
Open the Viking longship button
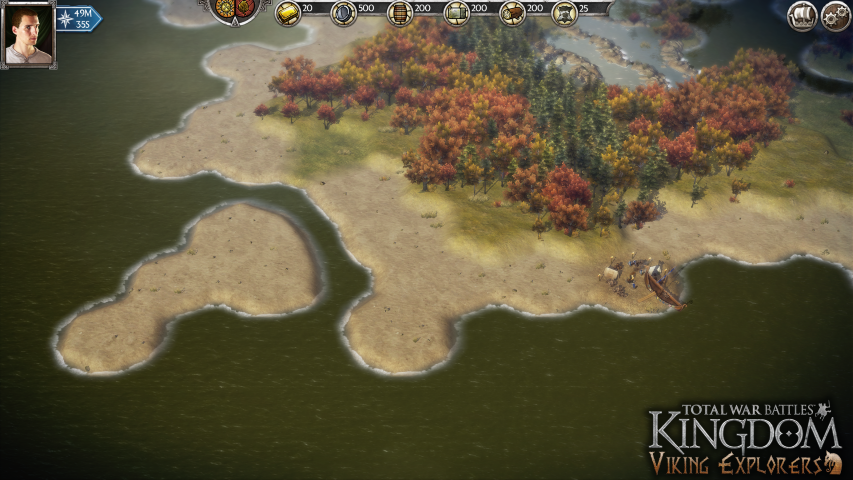click(x=802, y=15)
